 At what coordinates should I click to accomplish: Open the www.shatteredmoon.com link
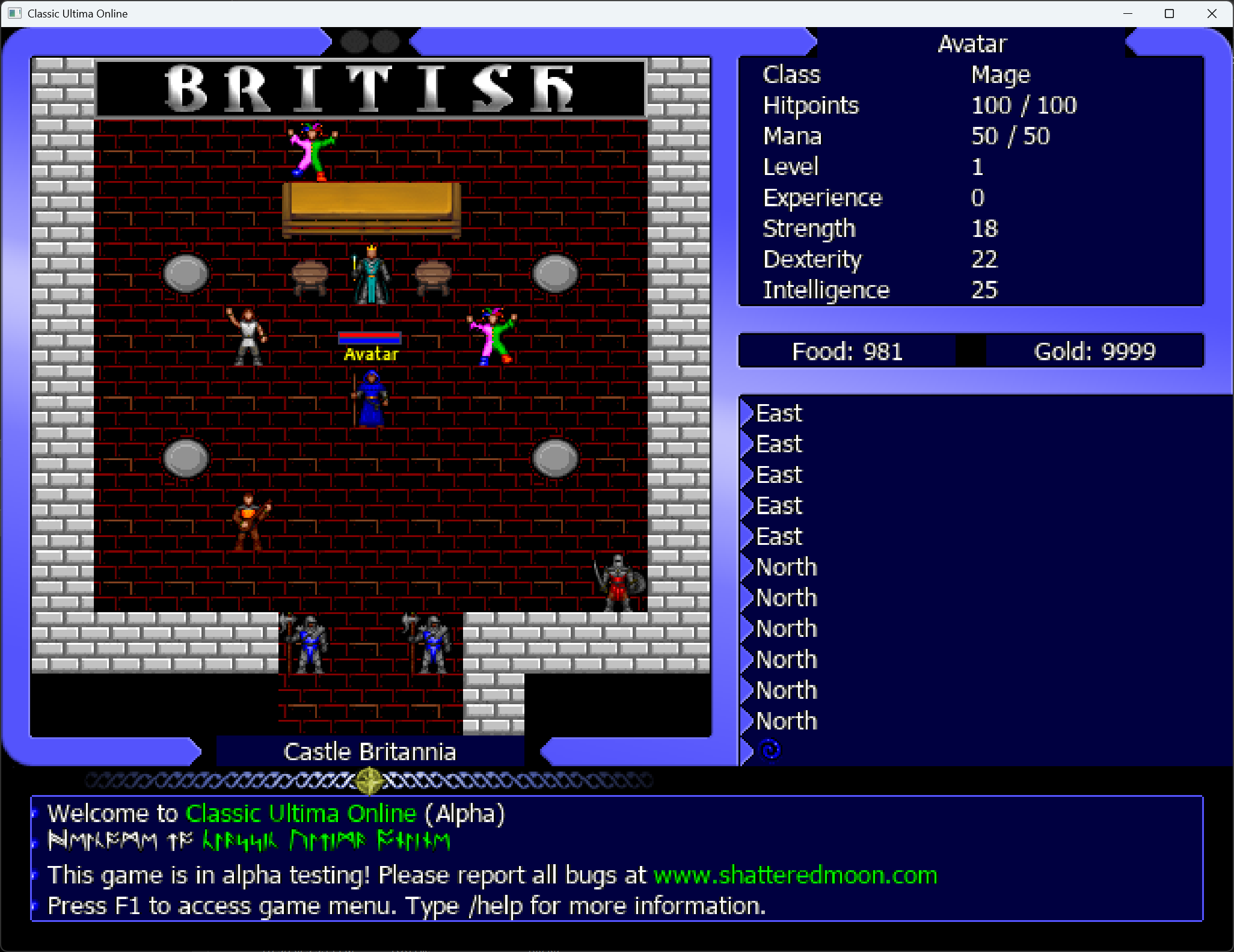pyautogui.click(x=795, y=876)
